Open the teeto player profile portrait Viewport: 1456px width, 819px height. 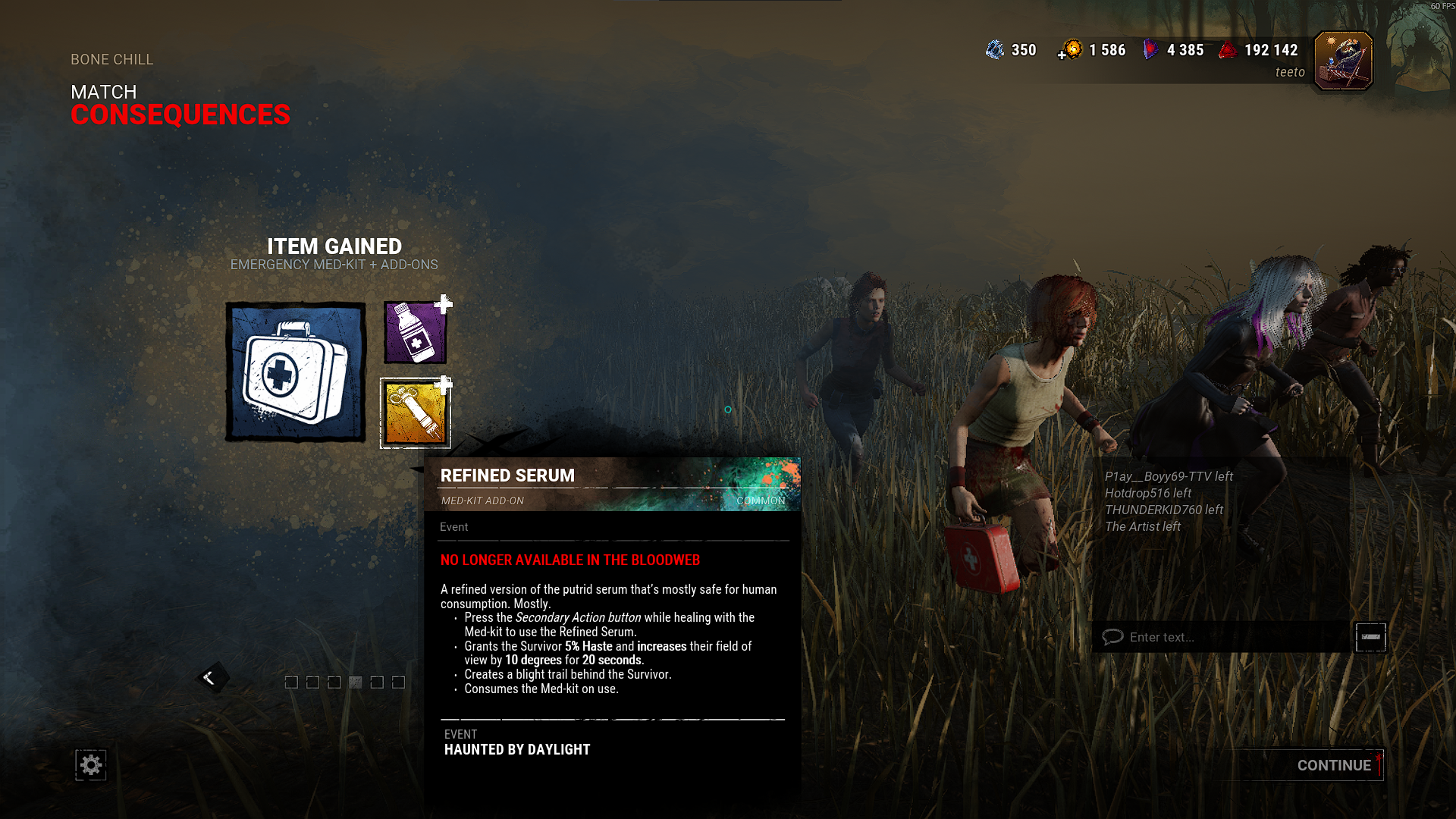click(1343, 61)
